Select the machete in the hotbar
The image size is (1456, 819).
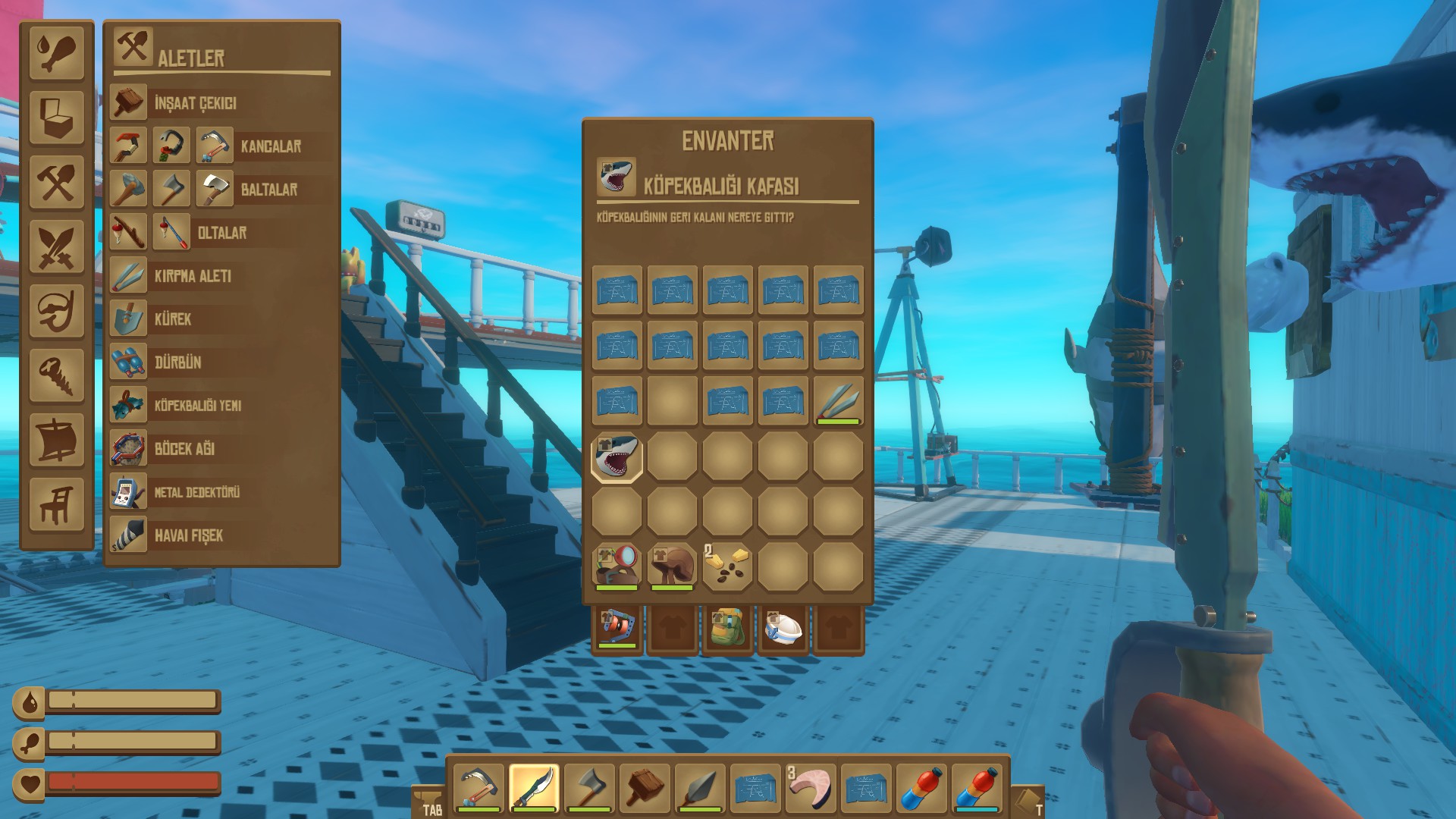point(534,789)
